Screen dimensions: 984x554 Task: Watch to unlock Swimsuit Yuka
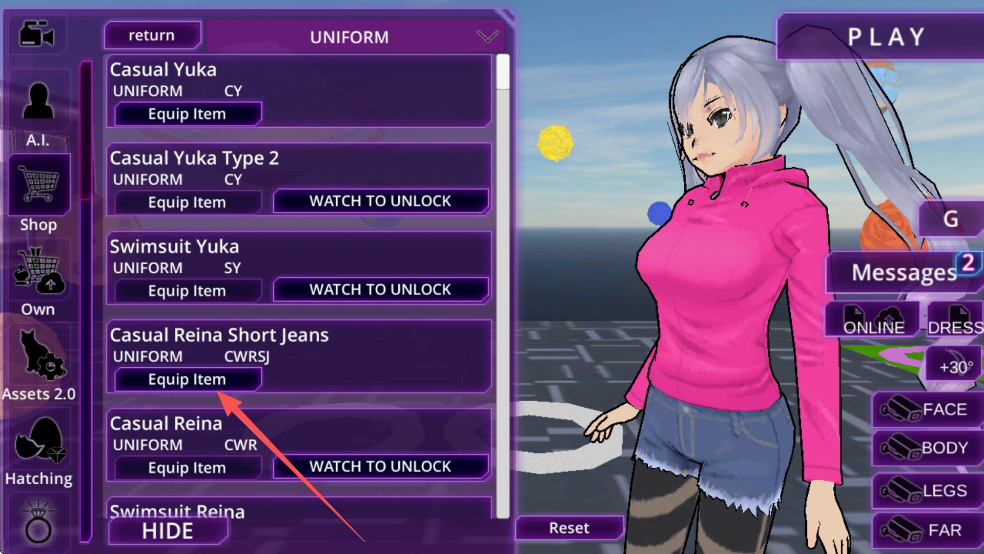(x=380, y=290)
